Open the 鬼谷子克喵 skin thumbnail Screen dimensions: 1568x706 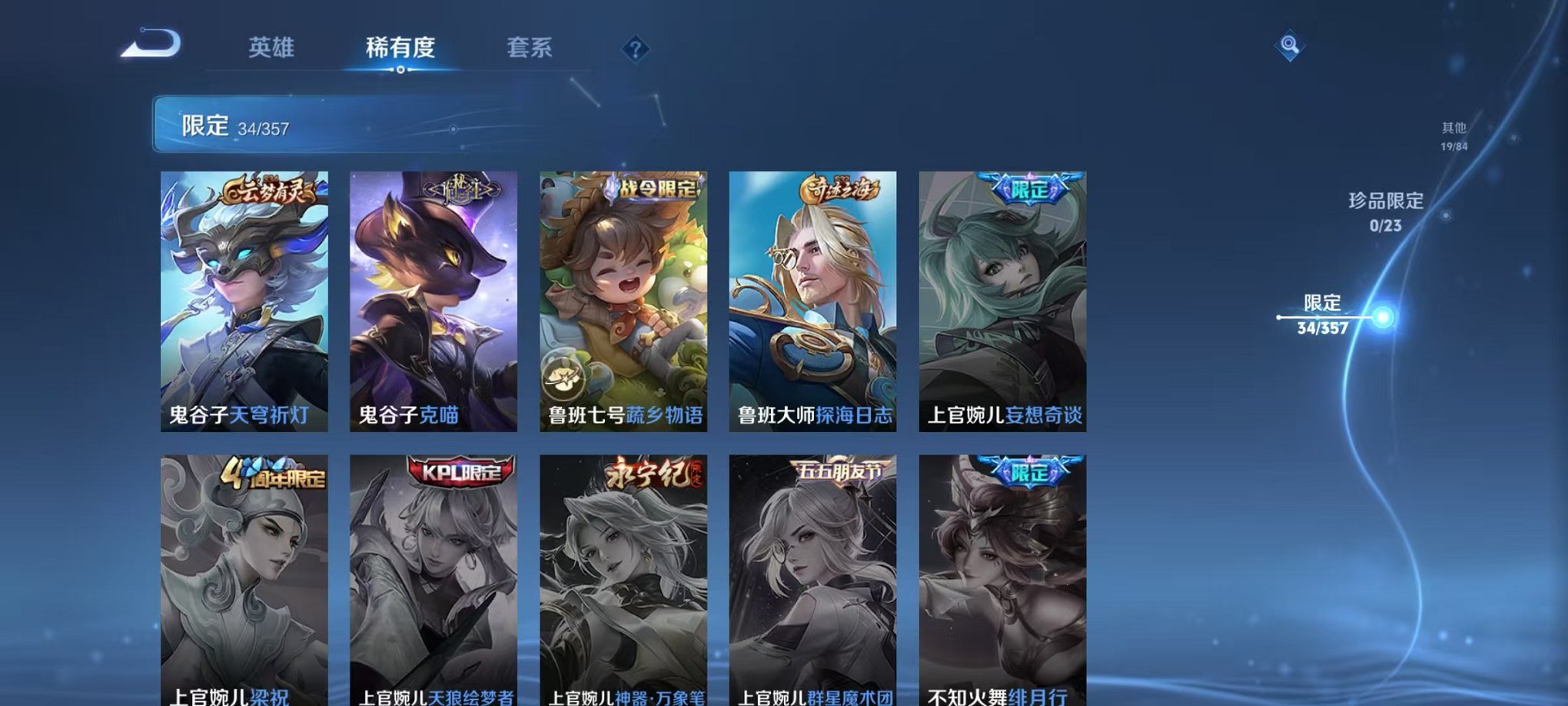(433, 300)
